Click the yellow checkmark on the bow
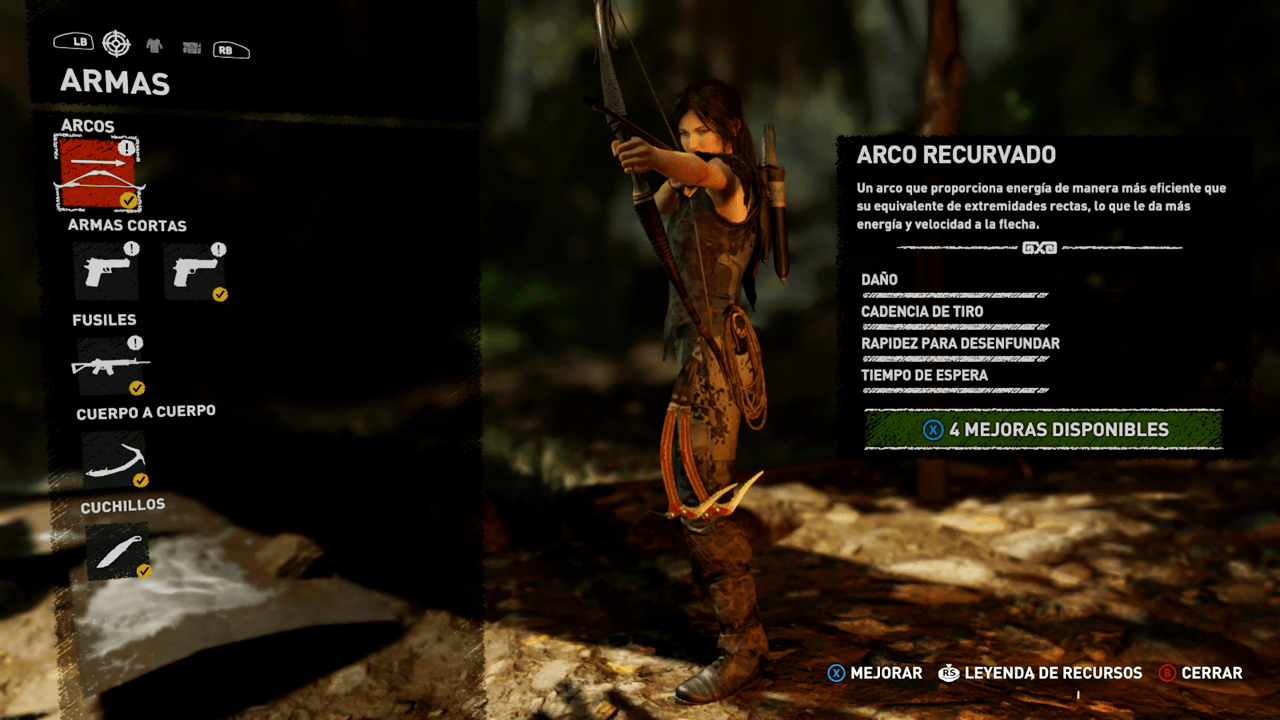This screenshot has height=720, width=1280. pyautogui.click(x=127, y=200)
